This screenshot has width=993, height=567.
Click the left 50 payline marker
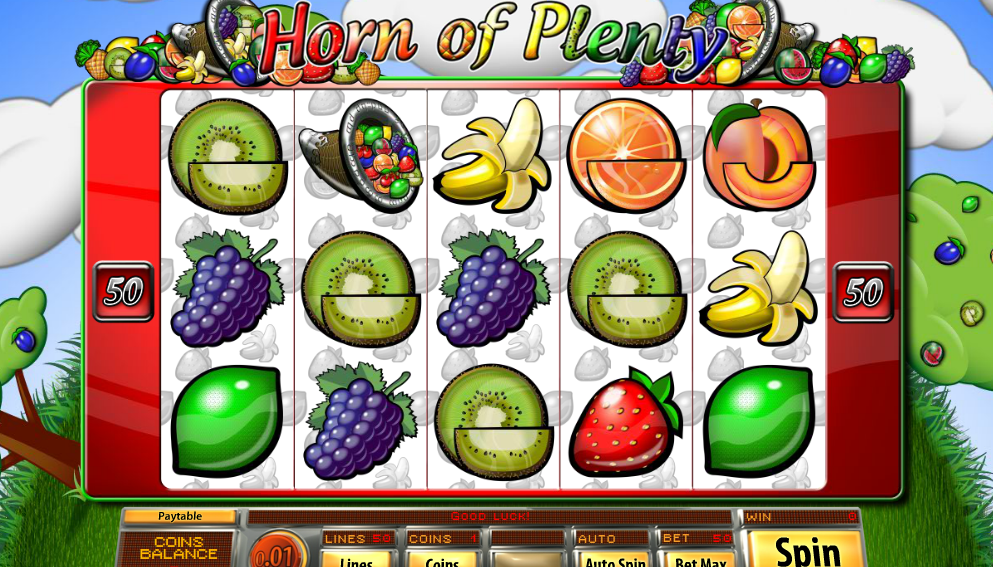(x=123, y=292)
